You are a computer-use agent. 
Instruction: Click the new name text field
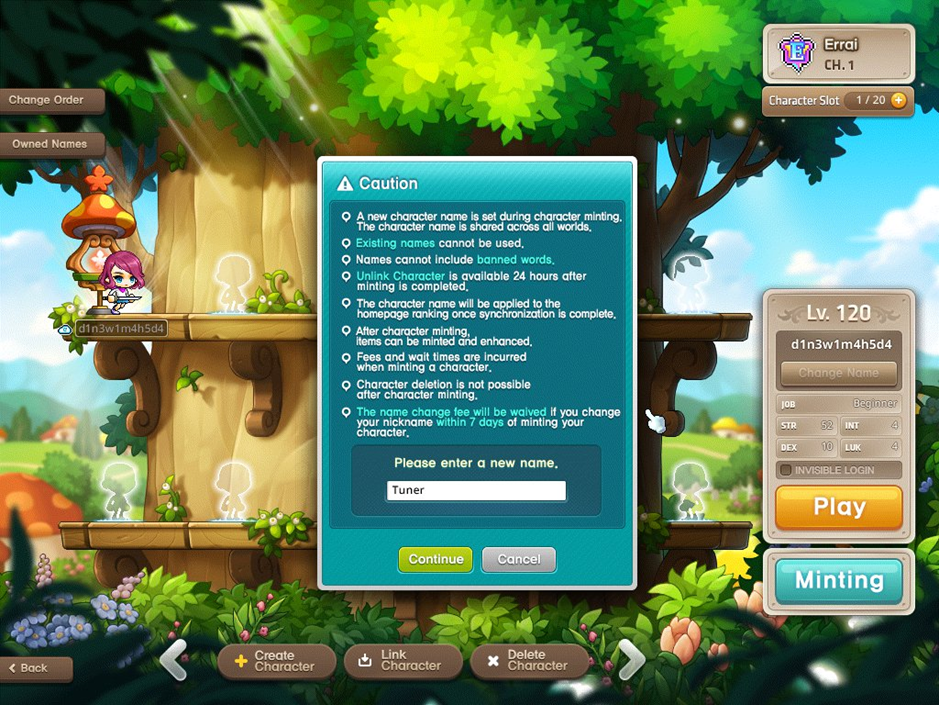point(476,490)
